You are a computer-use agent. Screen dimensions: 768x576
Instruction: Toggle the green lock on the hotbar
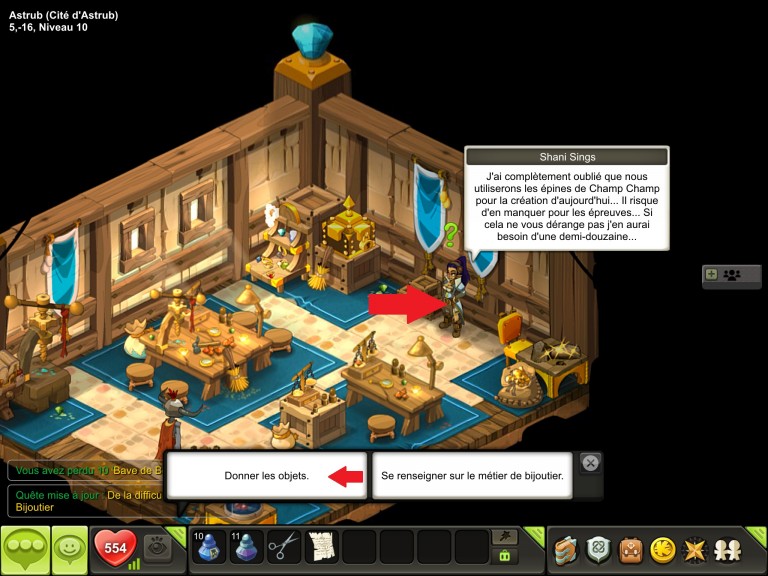click(x=505, y=556)
